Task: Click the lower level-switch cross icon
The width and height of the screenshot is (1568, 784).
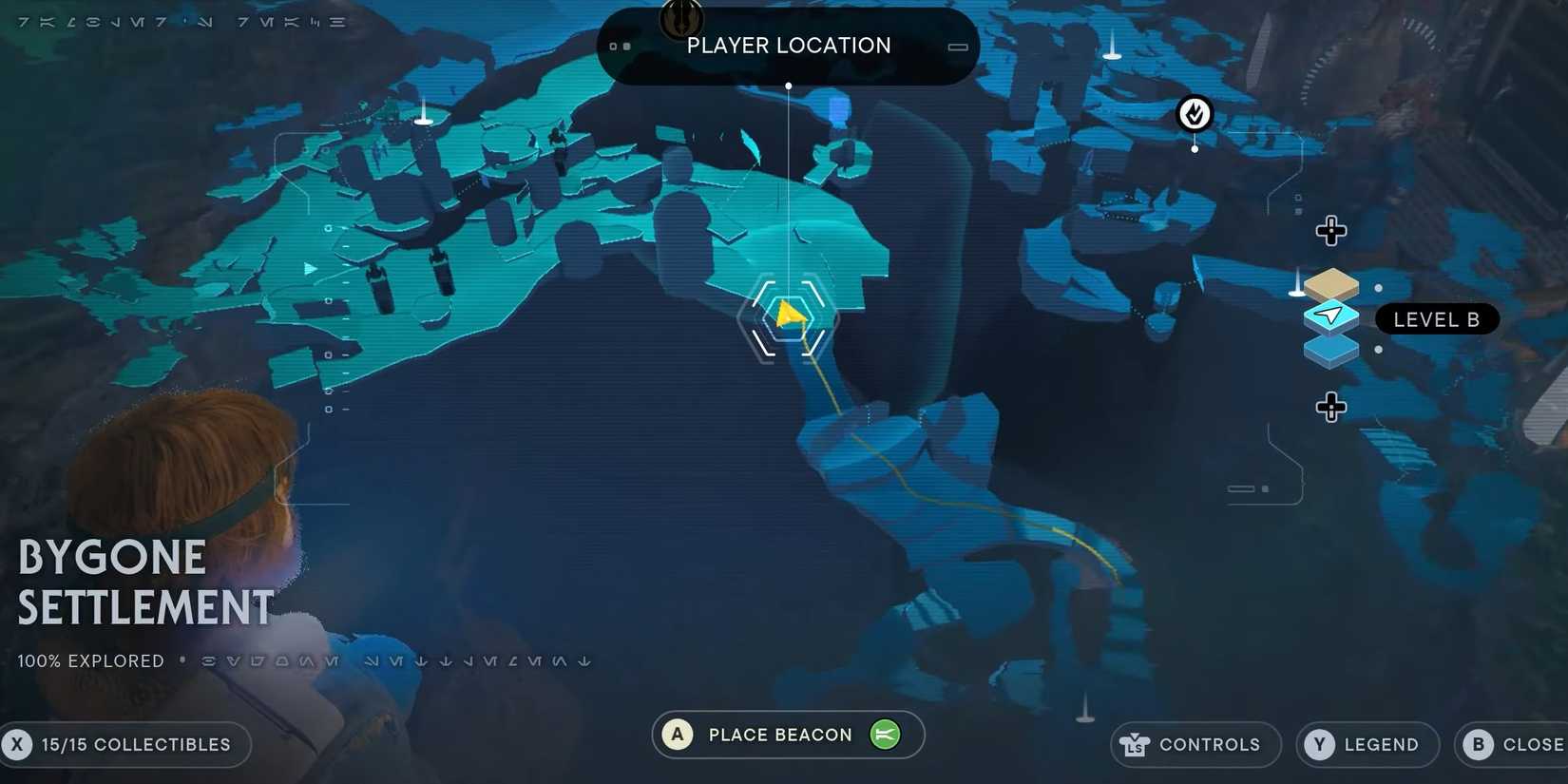Action: (x=1331, y=407)
